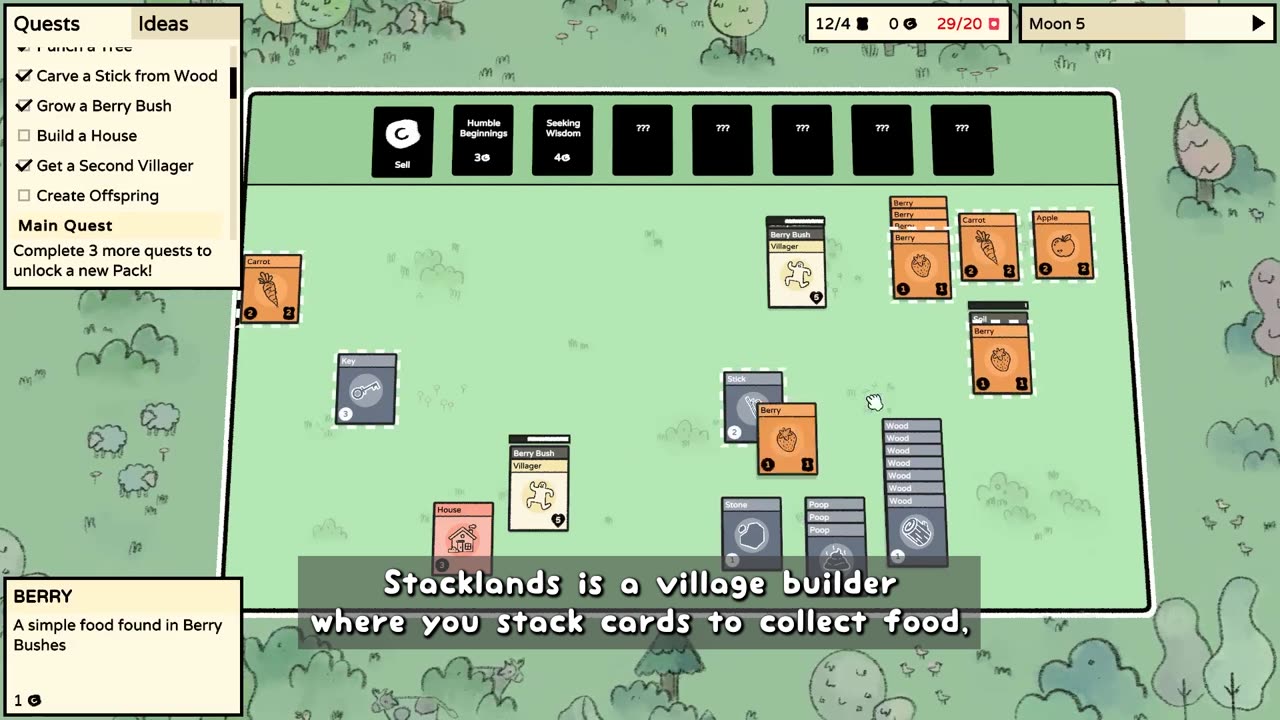Select the Sell card slot
The image size is (1280, 720).
402,141
